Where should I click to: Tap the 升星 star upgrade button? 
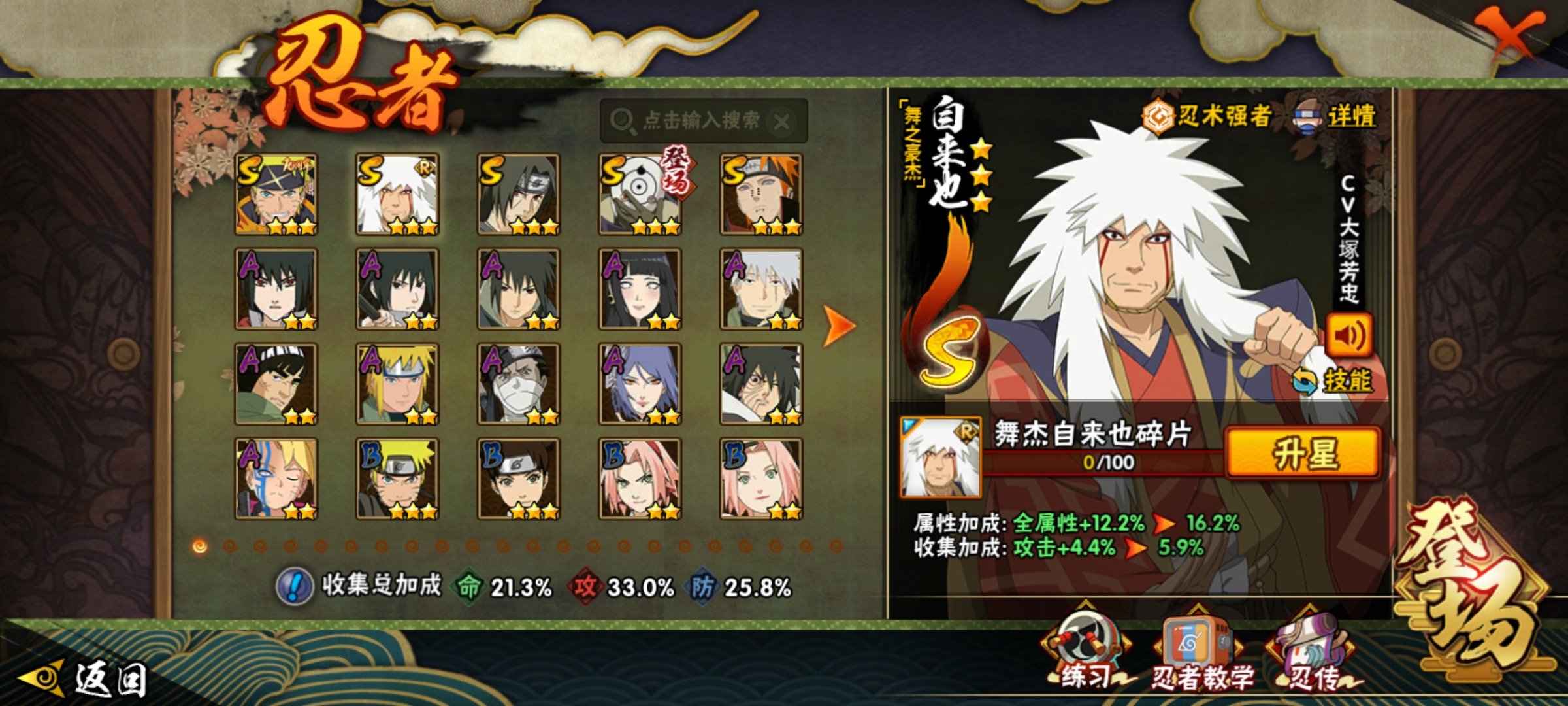click(x=1303, y=453)
